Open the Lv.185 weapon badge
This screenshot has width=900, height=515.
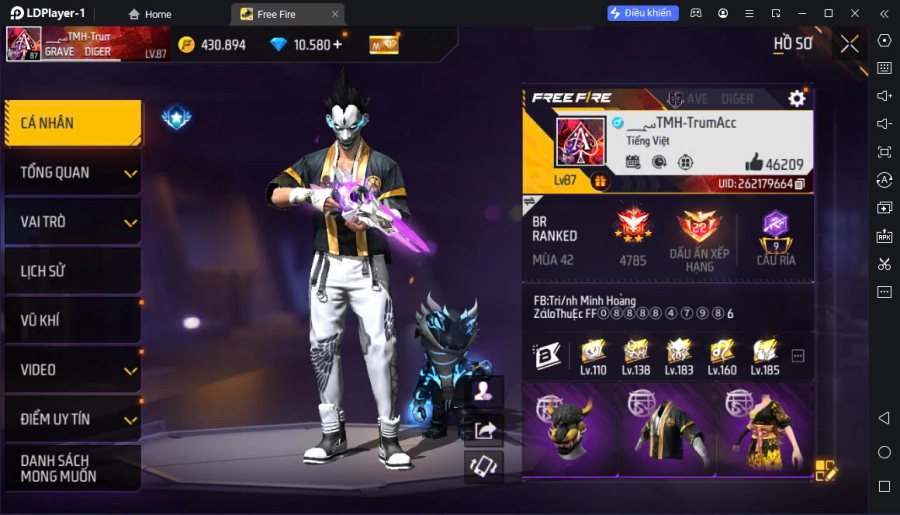(x=765, y=355)
